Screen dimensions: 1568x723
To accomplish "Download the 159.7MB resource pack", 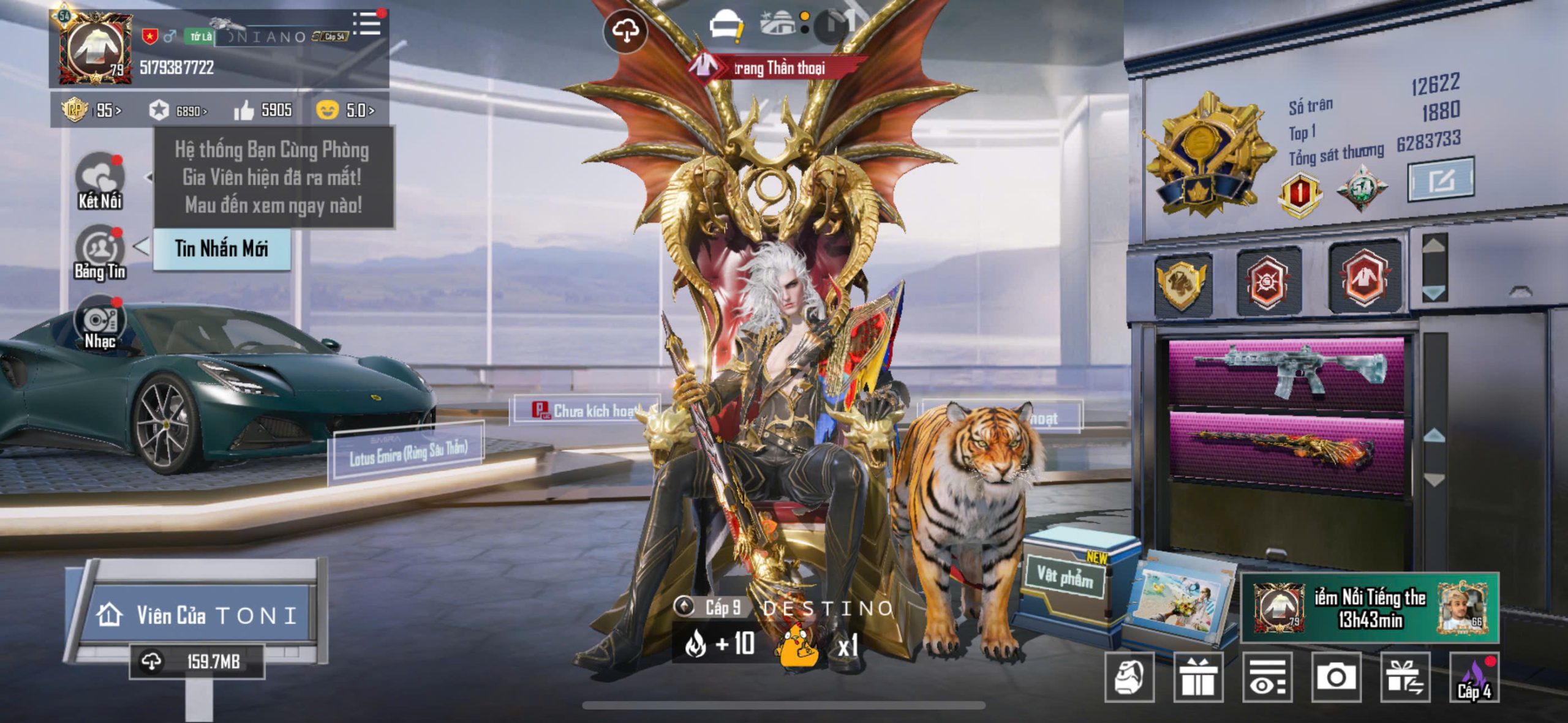I will pos(197,661).
